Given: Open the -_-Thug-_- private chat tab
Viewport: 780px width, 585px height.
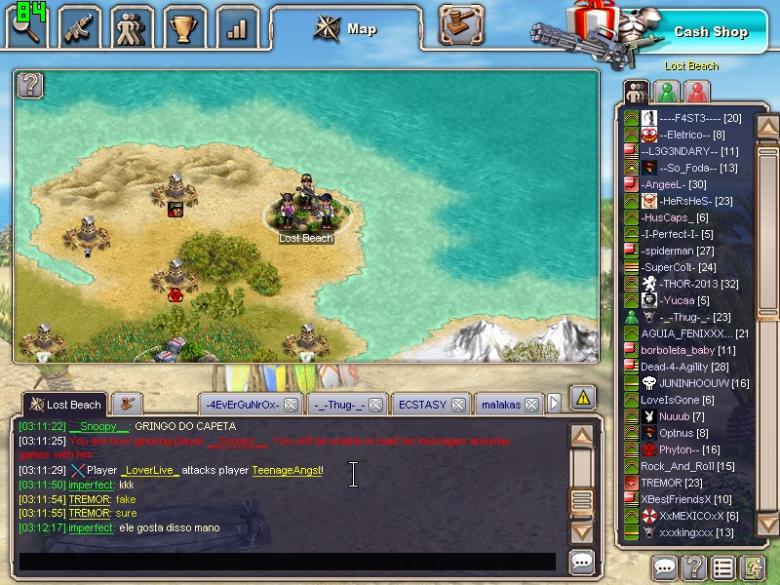Looking at the screenshot, I should (x=336, y=405).
